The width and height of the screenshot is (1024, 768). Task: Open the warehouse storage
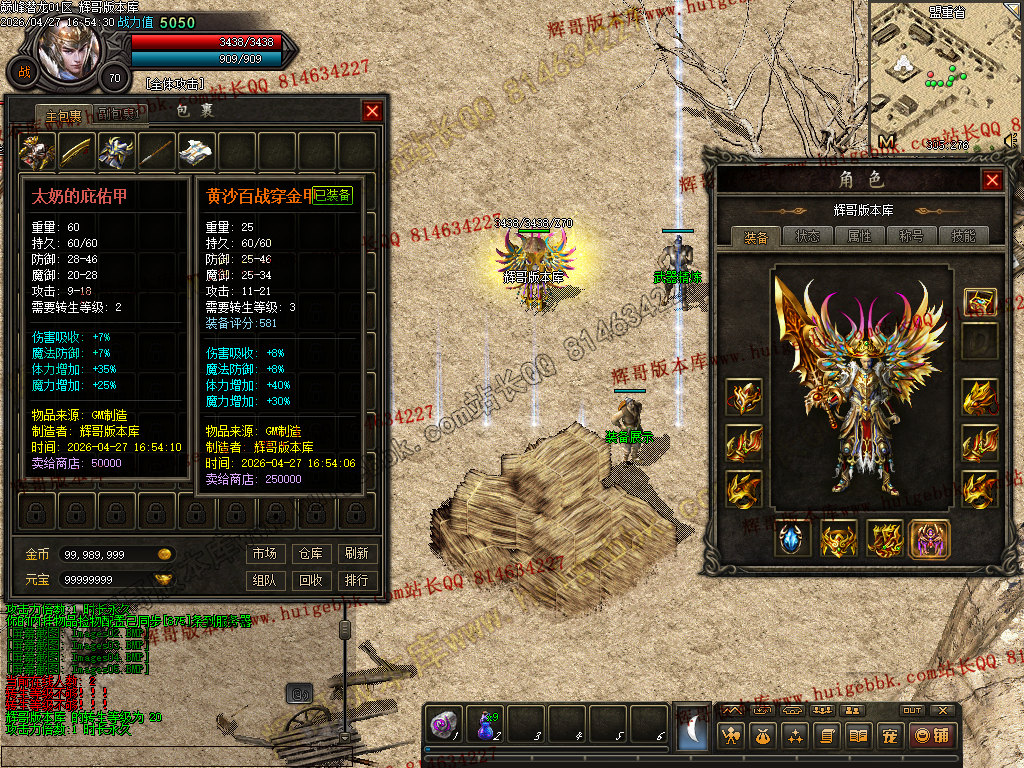point(311,553)
